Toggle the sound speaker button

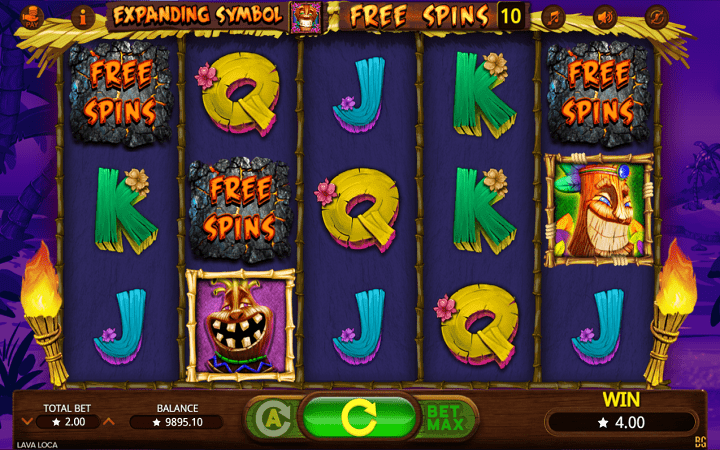tap(604, 16)
